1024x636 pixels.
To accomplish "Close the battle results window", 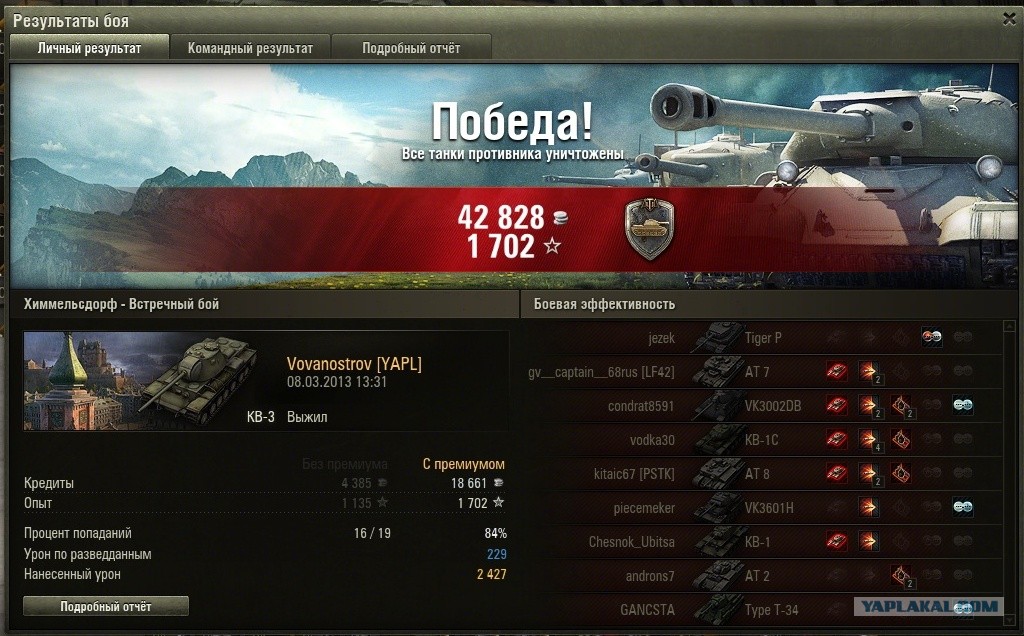I will [x=1009, y=19].
